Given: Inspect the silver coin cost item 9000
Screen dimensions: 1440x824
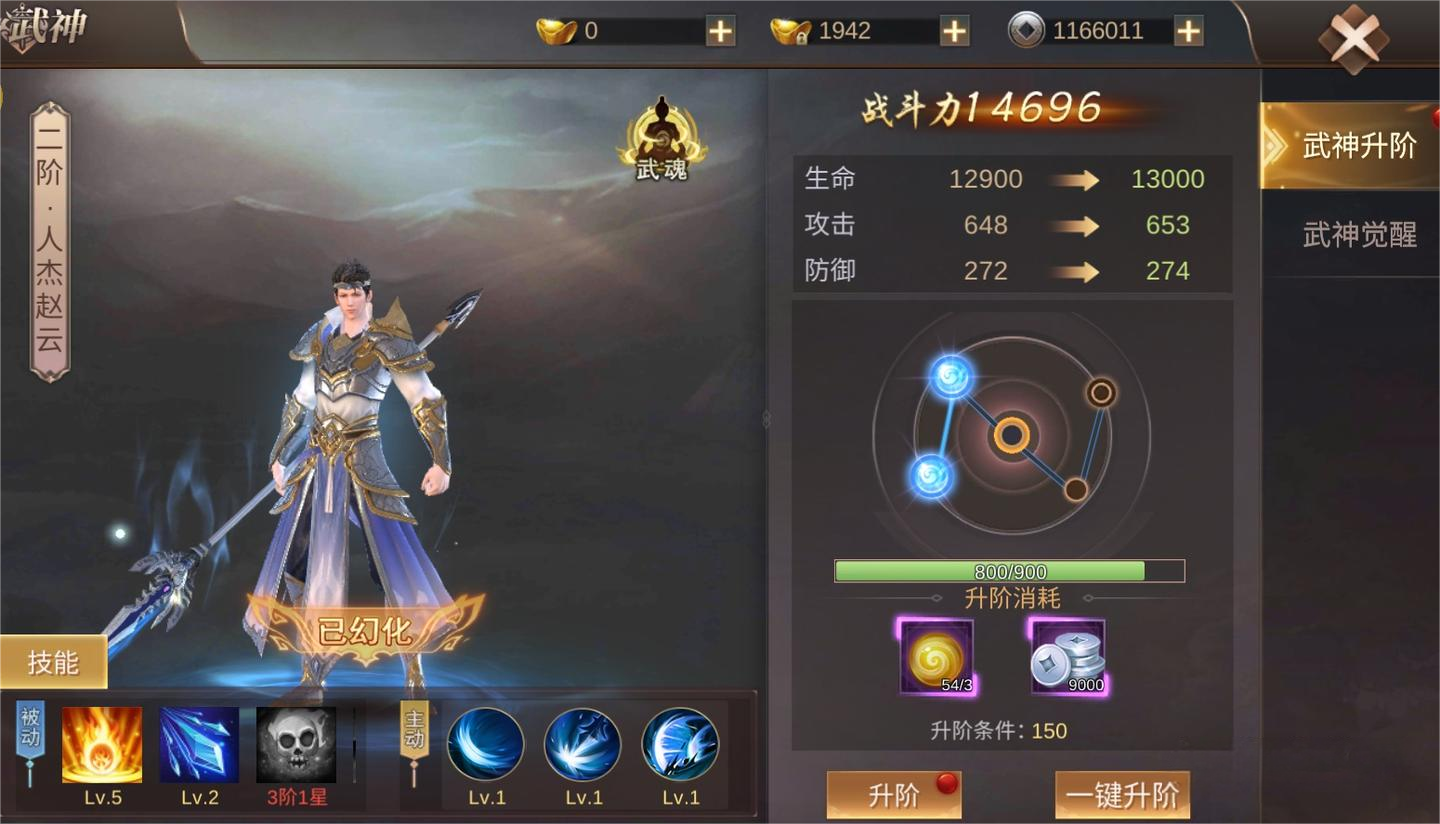Looking at the screenshot, I should pyautogui.click(x=1068, y=657).
